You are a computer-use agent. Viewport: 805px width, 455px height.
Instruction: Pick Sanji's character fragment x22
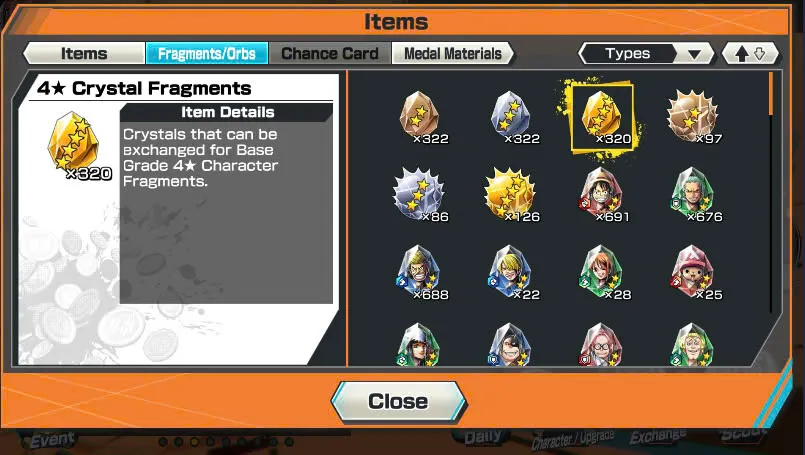pos(510,270)
